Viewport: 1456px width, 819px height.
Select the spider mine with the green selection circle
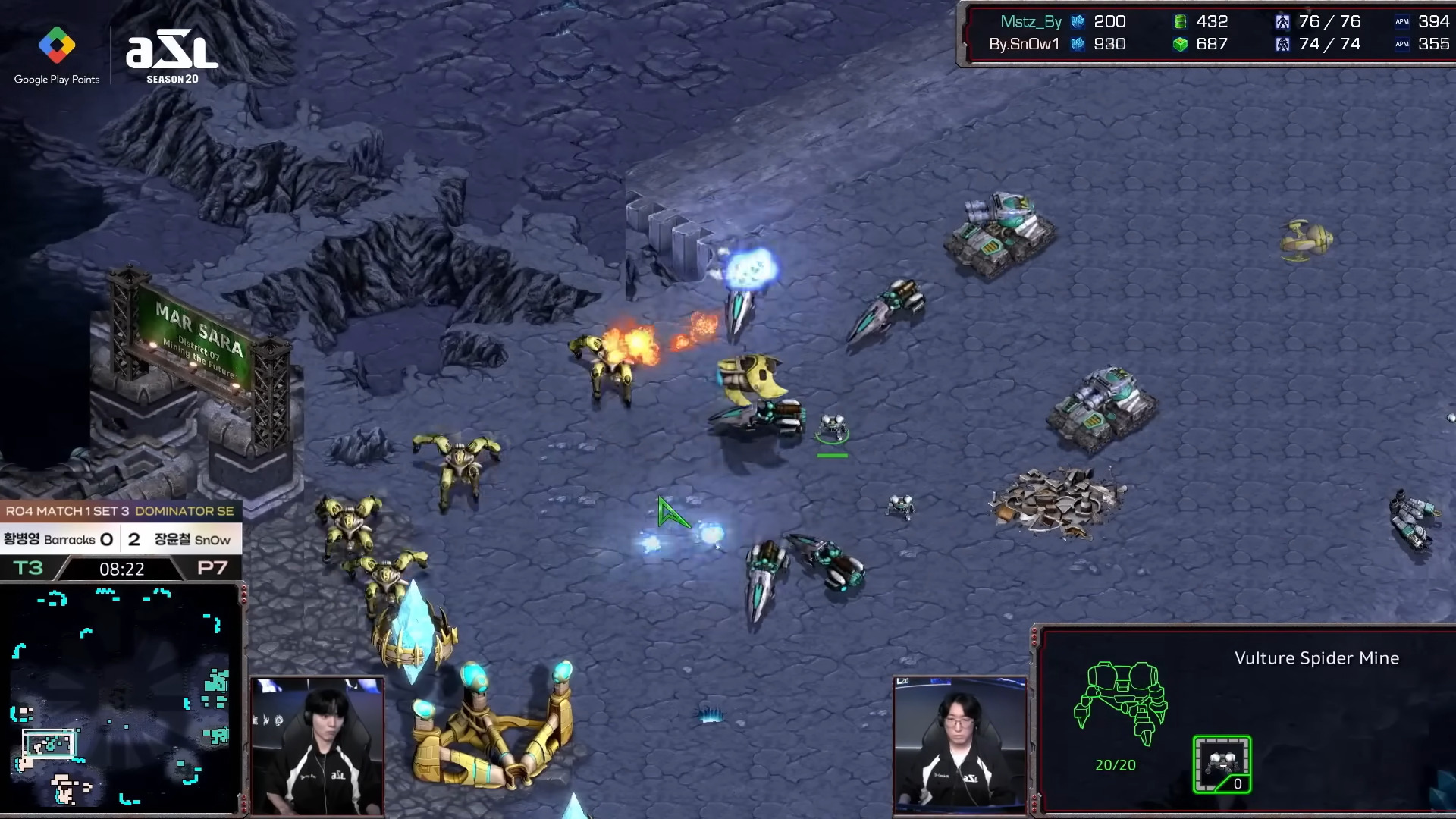pyautogui.click(x=832, y=428)
